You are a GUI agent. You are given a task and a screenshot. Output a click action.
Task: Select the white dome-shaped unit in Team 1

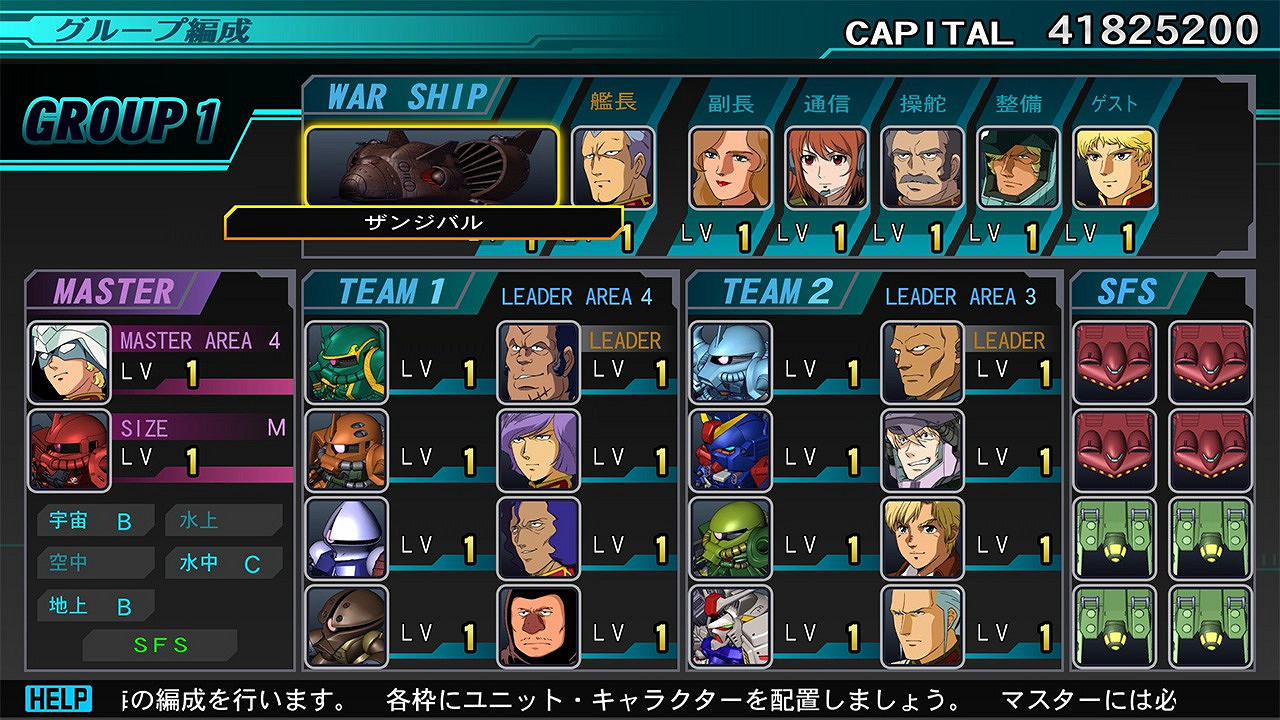pyautogui.click(x=346, y=538)
